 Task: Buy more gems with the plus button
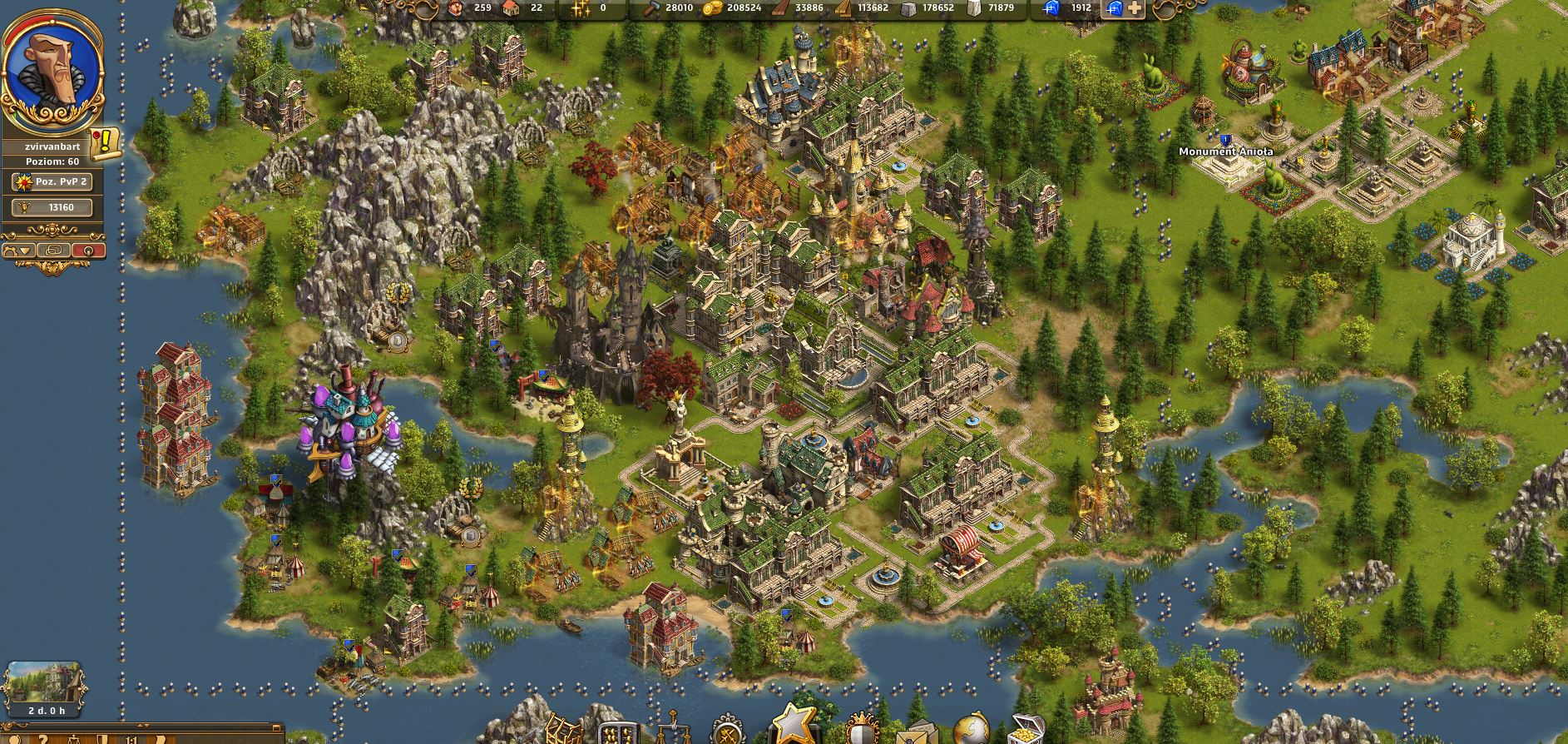[x=1135, y=9]
